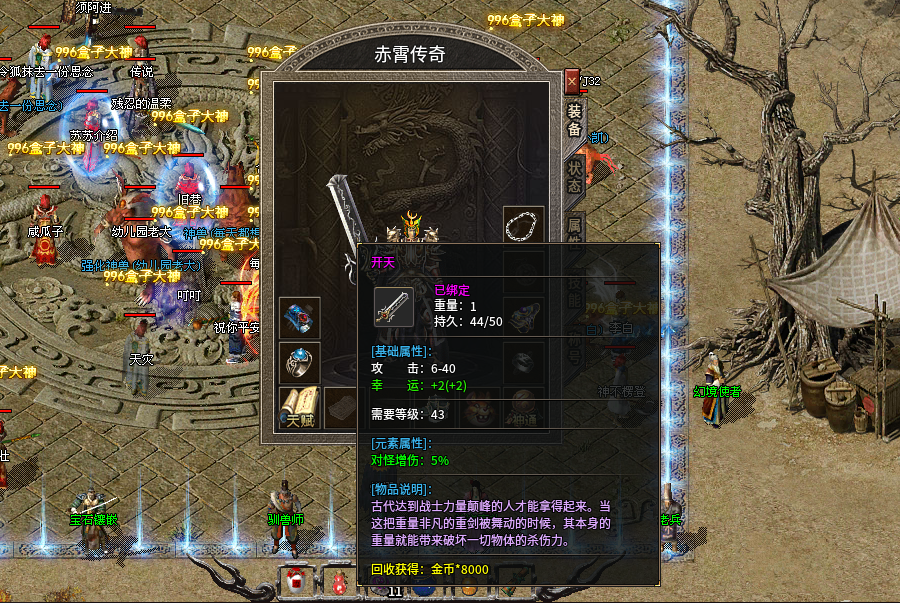Use the red-and-white potion jar in hotbar

[x=296, y=581]
